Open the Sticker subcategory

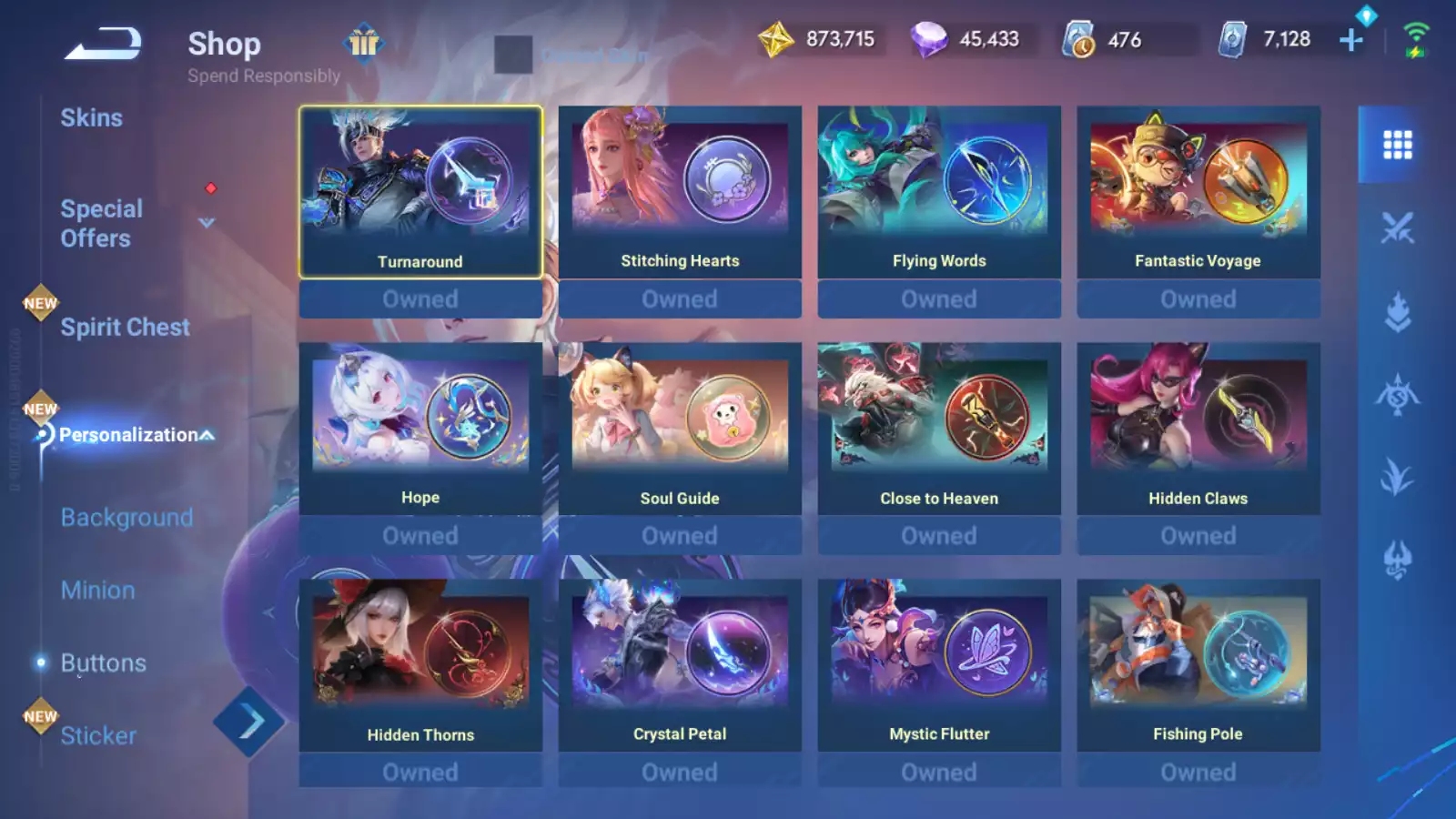pos(98,735)
